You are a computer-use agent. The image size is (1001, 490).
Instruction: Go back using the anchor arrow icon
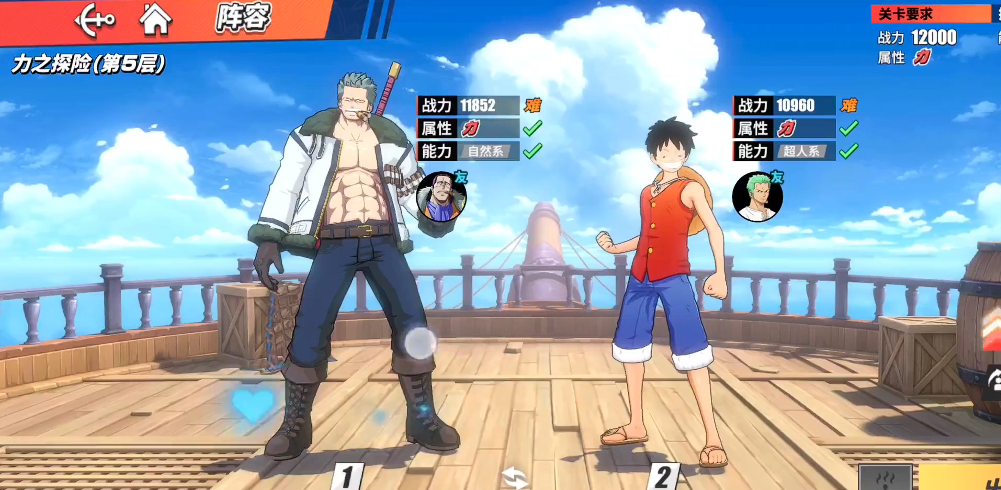[95, 18]
